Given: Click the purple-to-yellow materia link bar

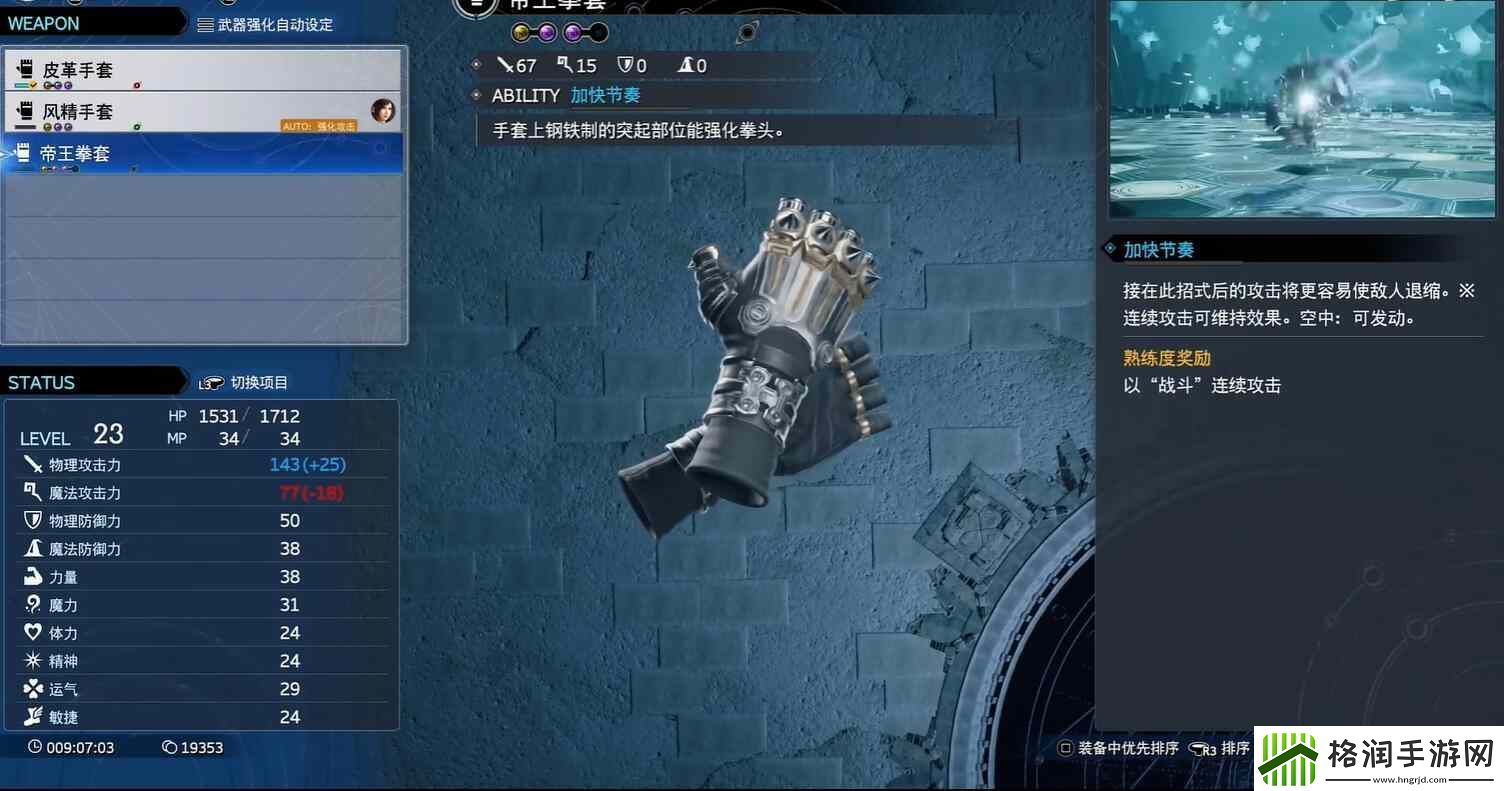Looking at the screenshot, I should tap(533, 31).
